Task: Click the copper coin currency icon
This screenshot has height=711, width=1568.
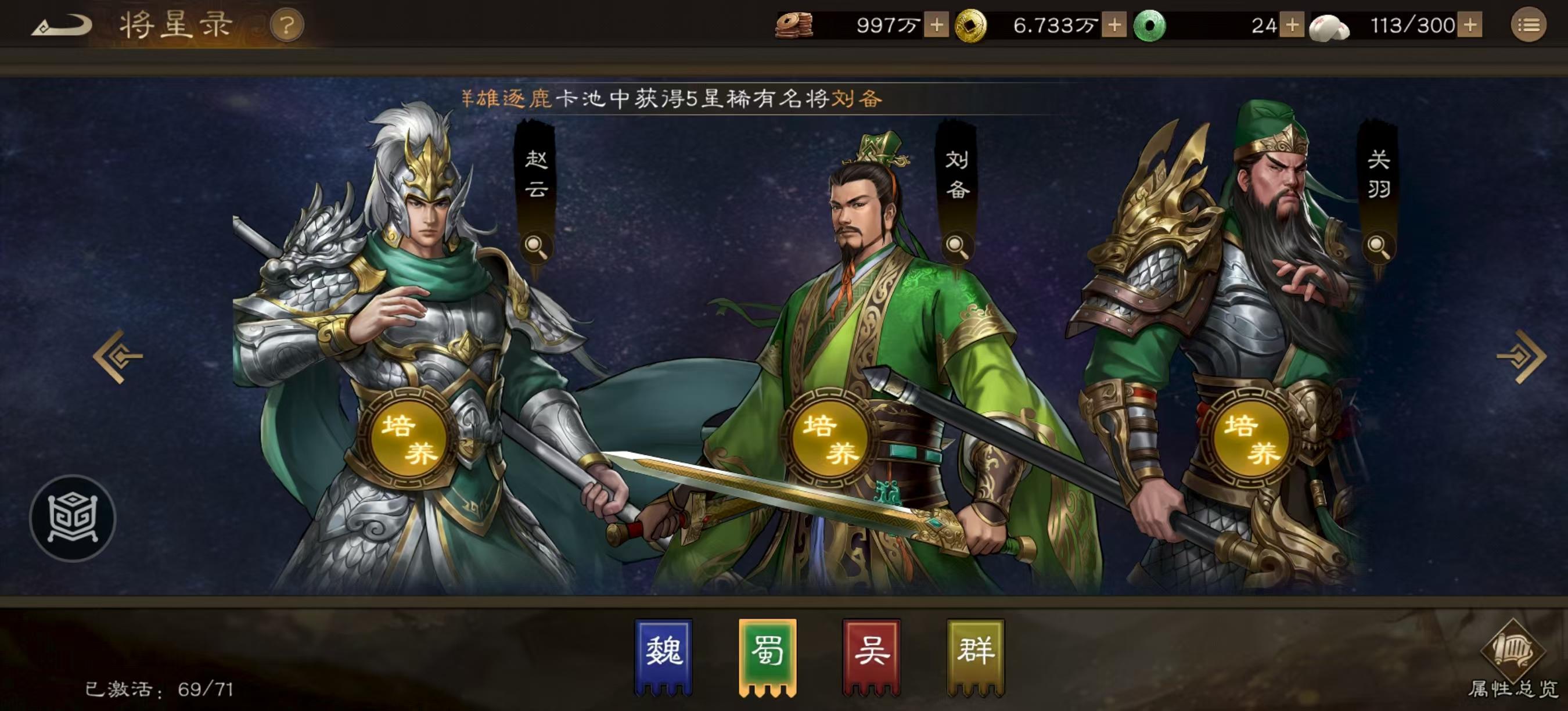Action: [794, 24]
